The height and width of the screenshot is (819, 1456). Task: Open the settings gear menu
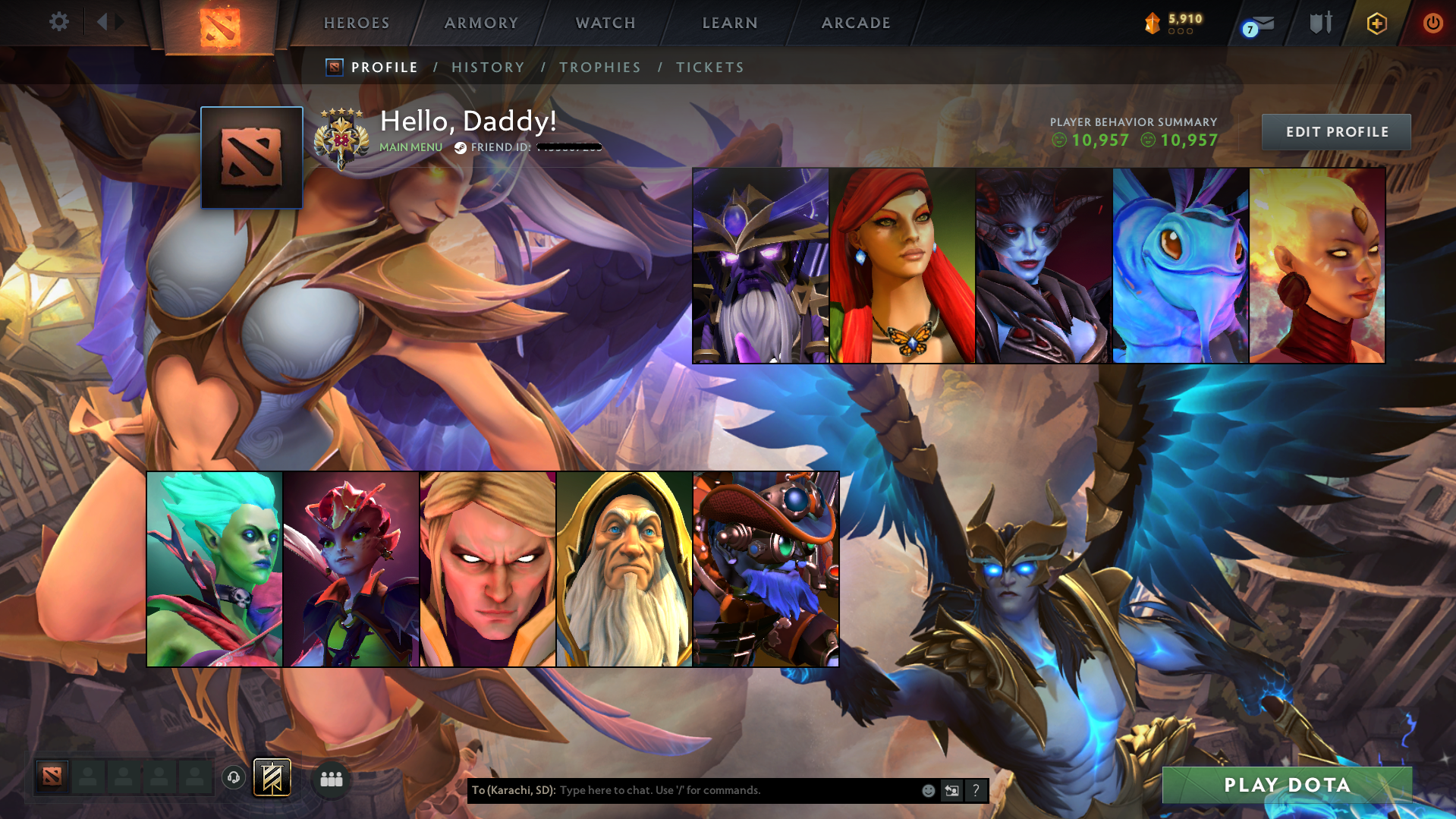pos(59,22)
